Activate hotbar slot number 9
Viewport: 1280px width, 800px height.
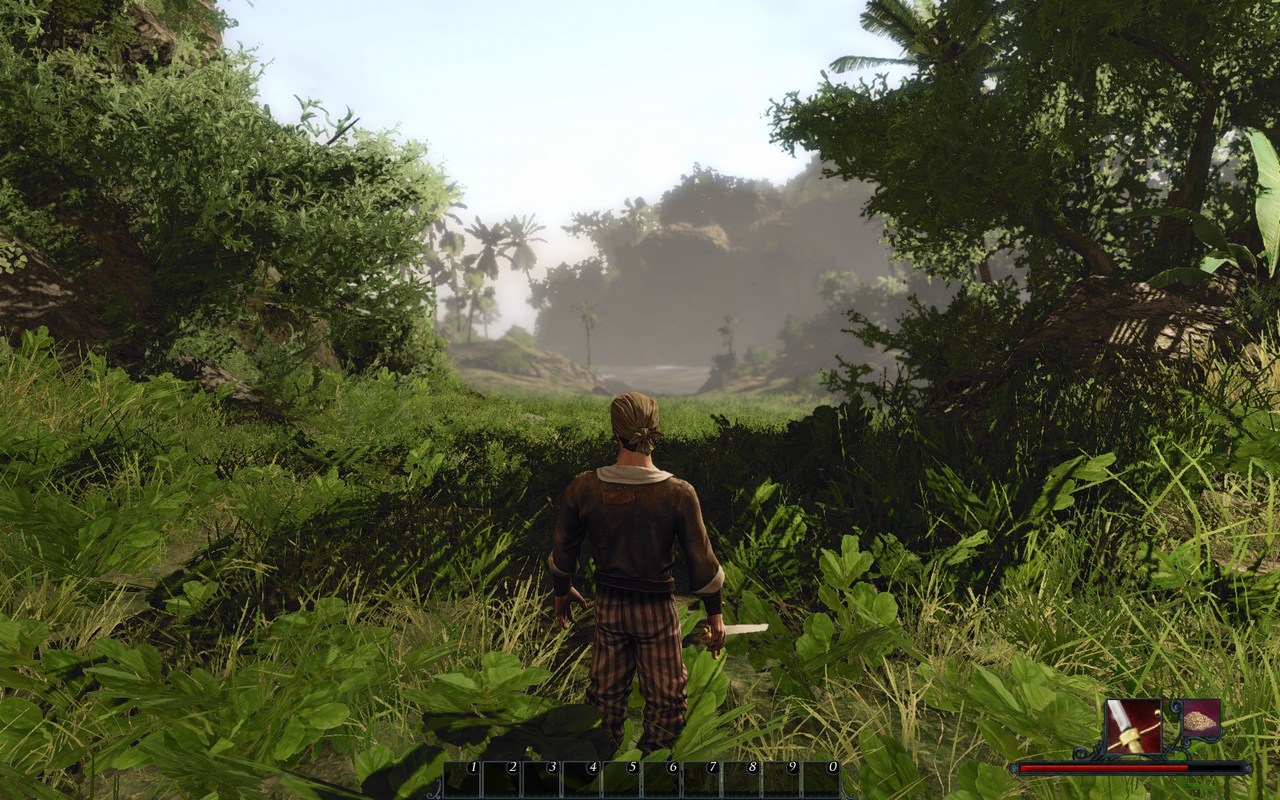pos(782,780)
